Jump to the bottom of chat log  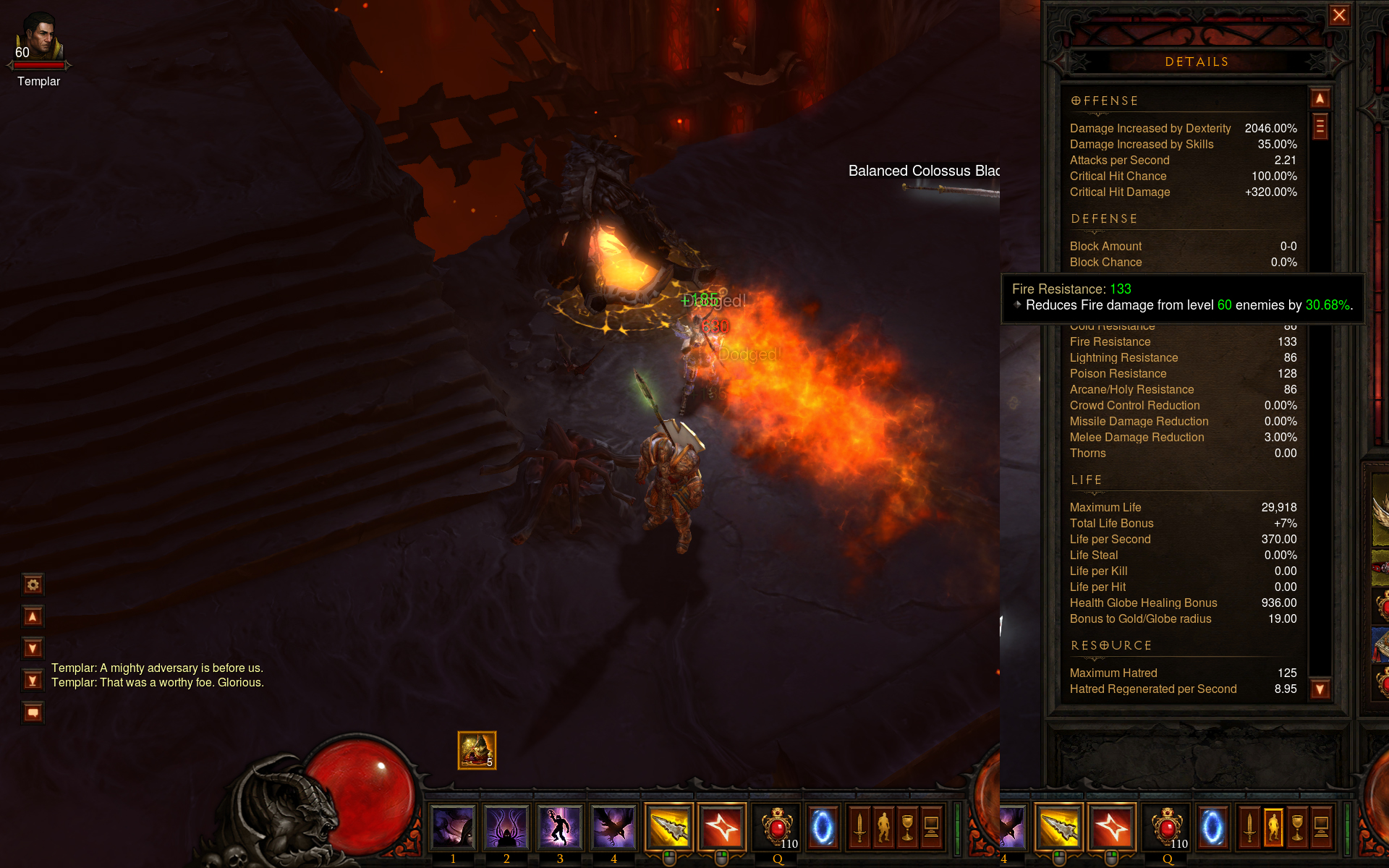click(33, 680)
